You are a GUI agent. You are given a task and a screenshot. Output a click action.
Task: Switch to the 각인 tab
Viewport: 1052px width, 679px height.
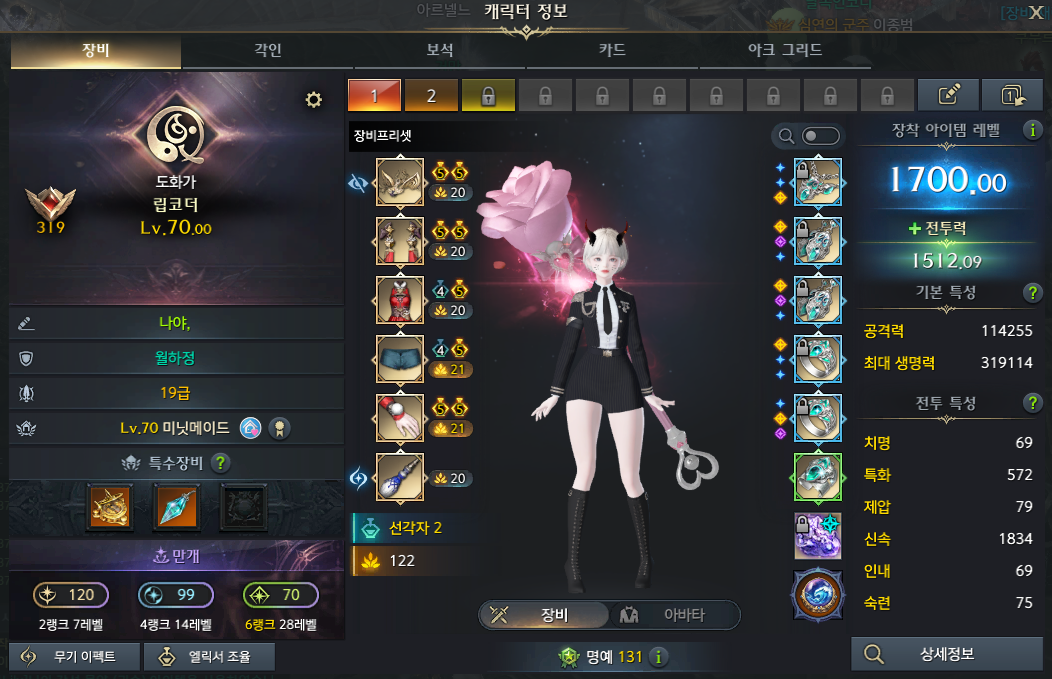pyautogui.click(x=268, y=50)
